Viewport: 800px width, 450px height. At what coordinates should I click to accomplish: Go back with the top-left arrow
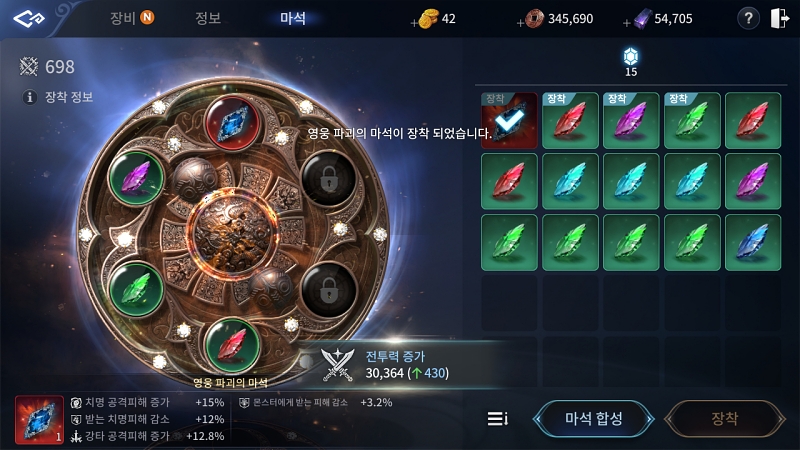coord(30,19)
